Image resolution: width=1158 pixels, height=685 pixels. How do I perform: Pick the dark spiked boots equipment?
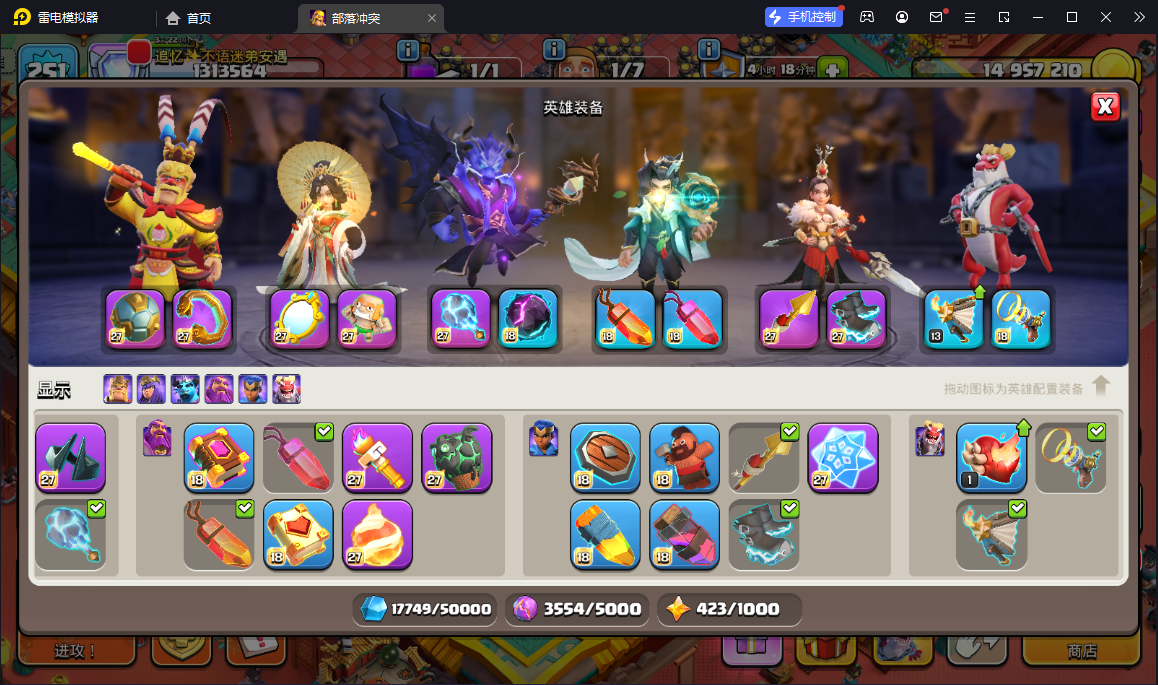coord(70,458)
